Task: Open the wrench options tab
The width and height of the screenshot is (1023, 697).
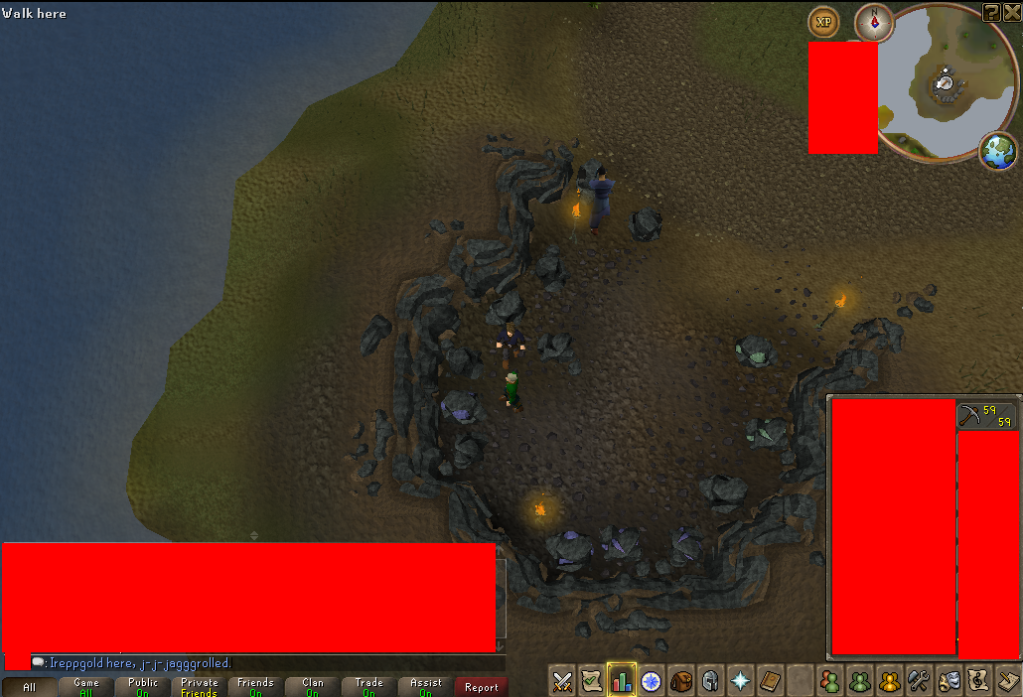Action: (920, 681)
